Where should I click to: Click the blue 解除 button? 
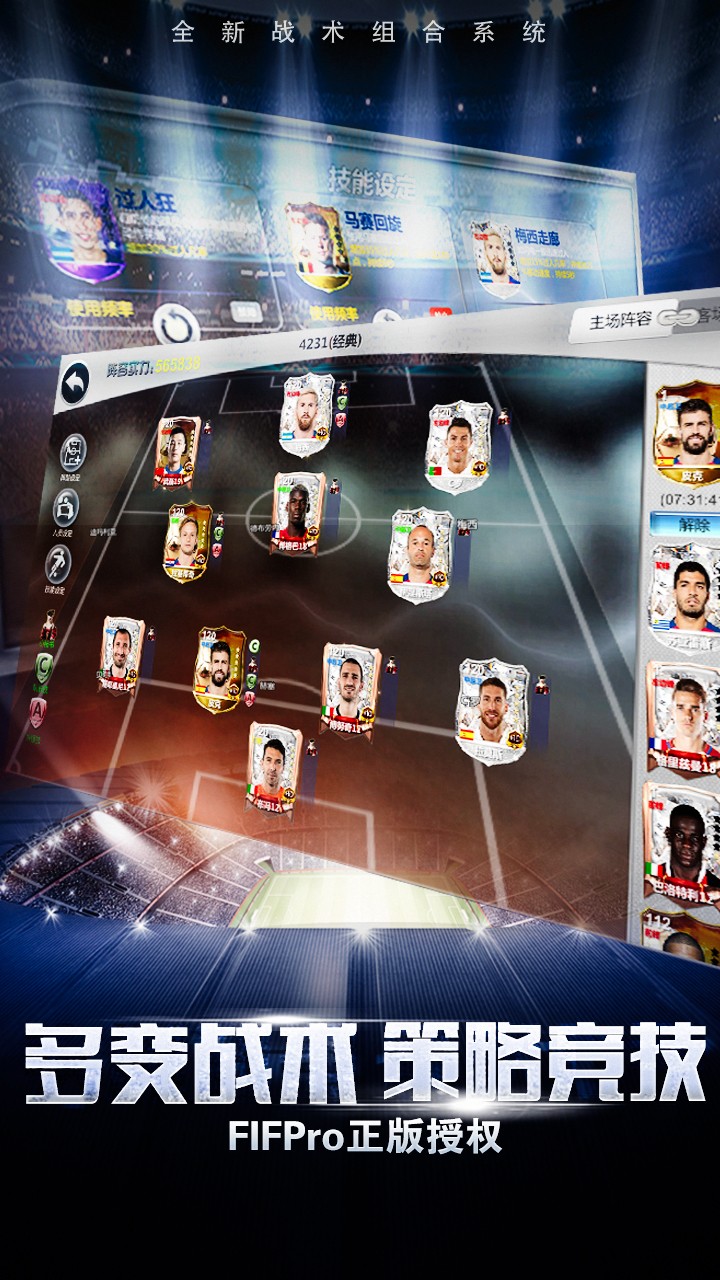tap(686, 524)
